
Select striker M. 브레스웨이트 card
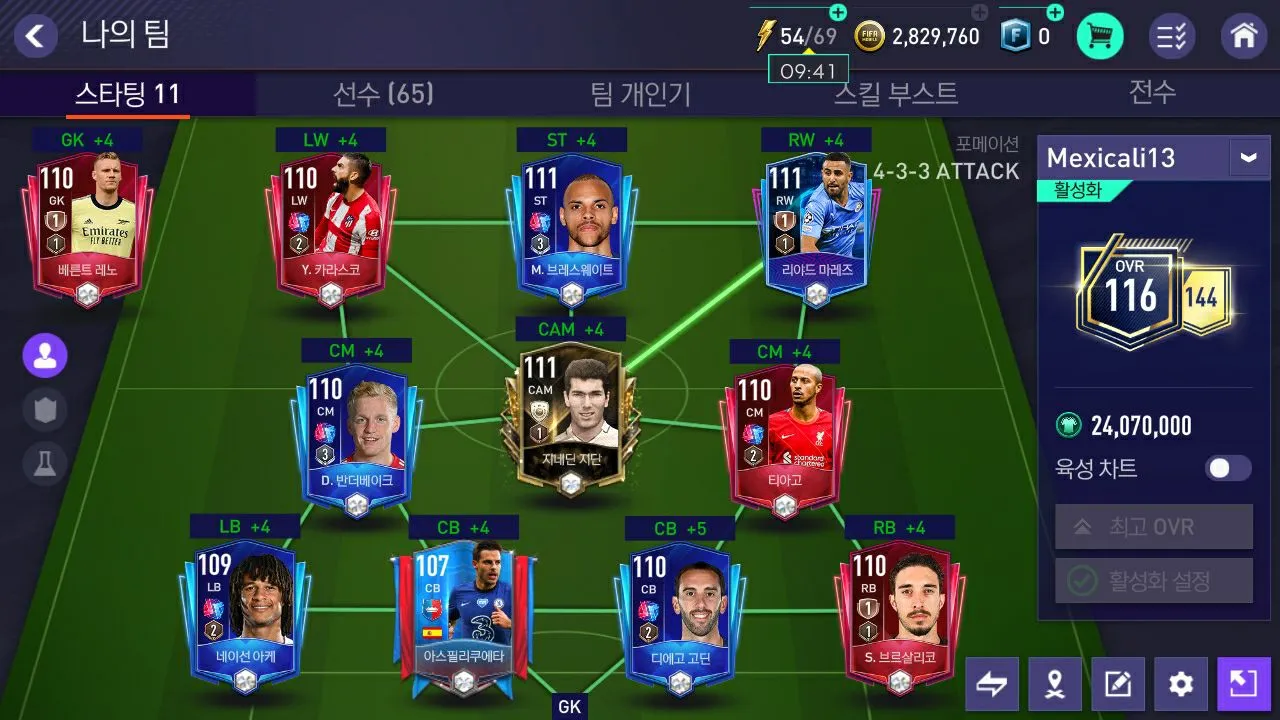coord(571,225)
